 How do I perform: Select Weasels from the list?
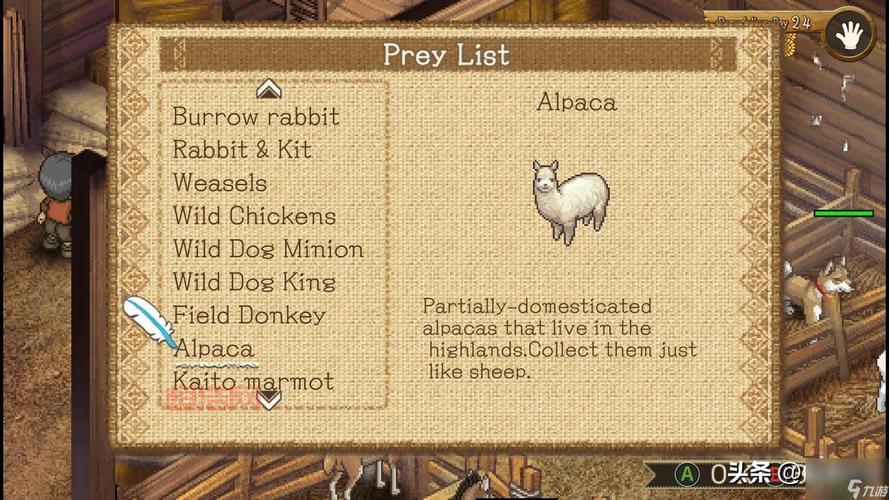219,183
